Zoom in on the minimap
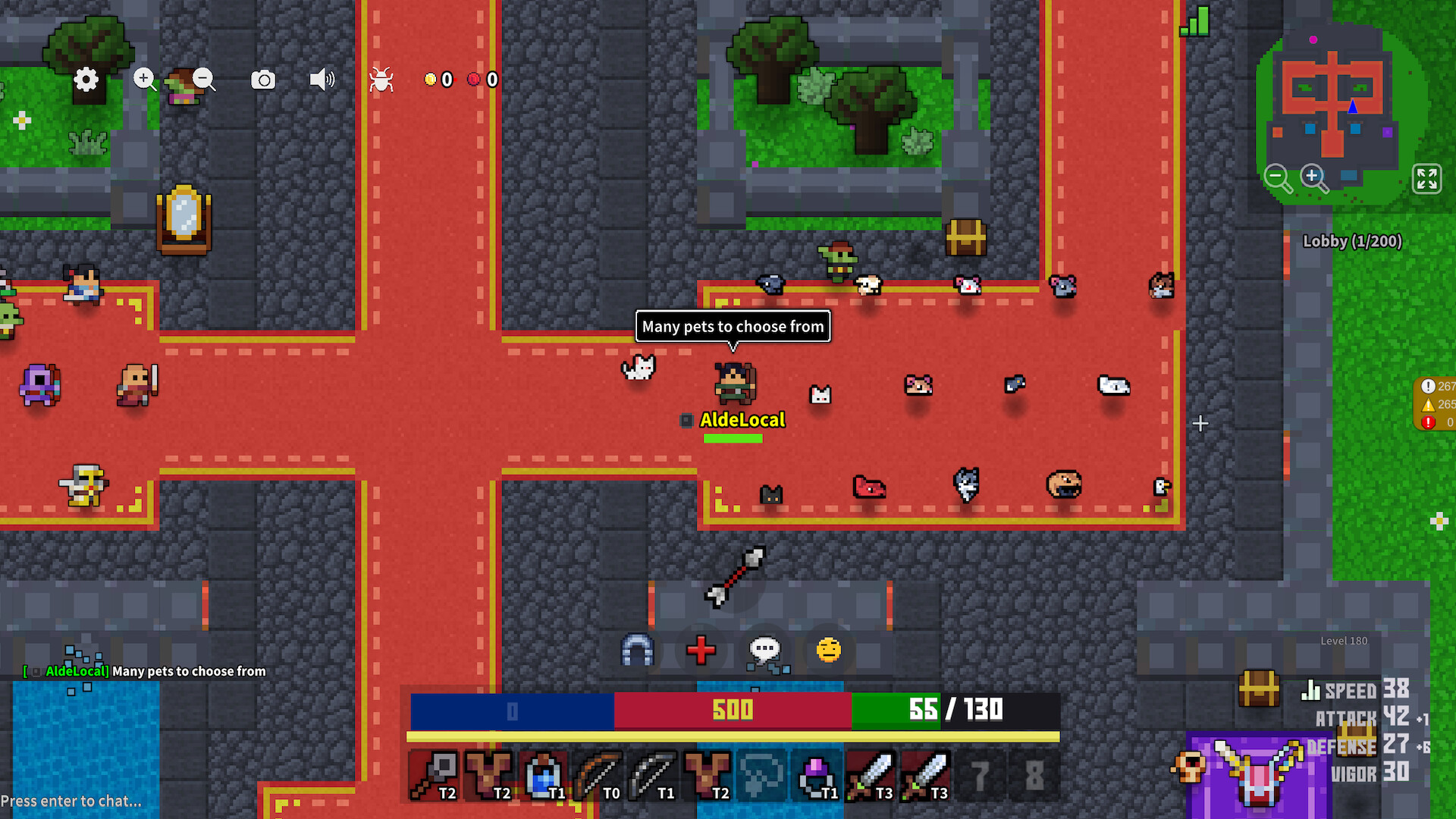 1314,178
